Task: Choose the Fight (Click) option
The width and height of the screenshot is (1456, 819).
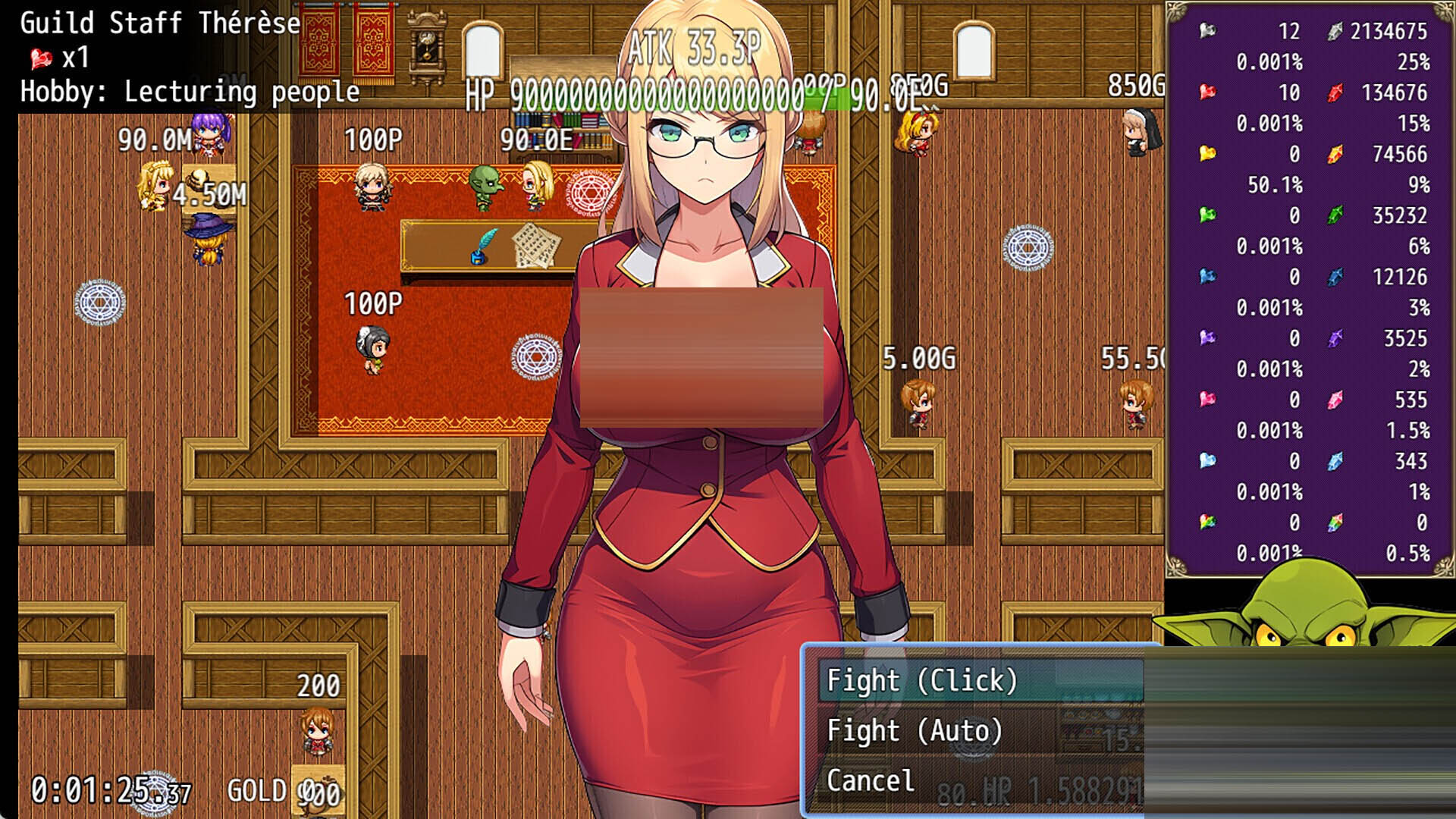Action: 922,680
